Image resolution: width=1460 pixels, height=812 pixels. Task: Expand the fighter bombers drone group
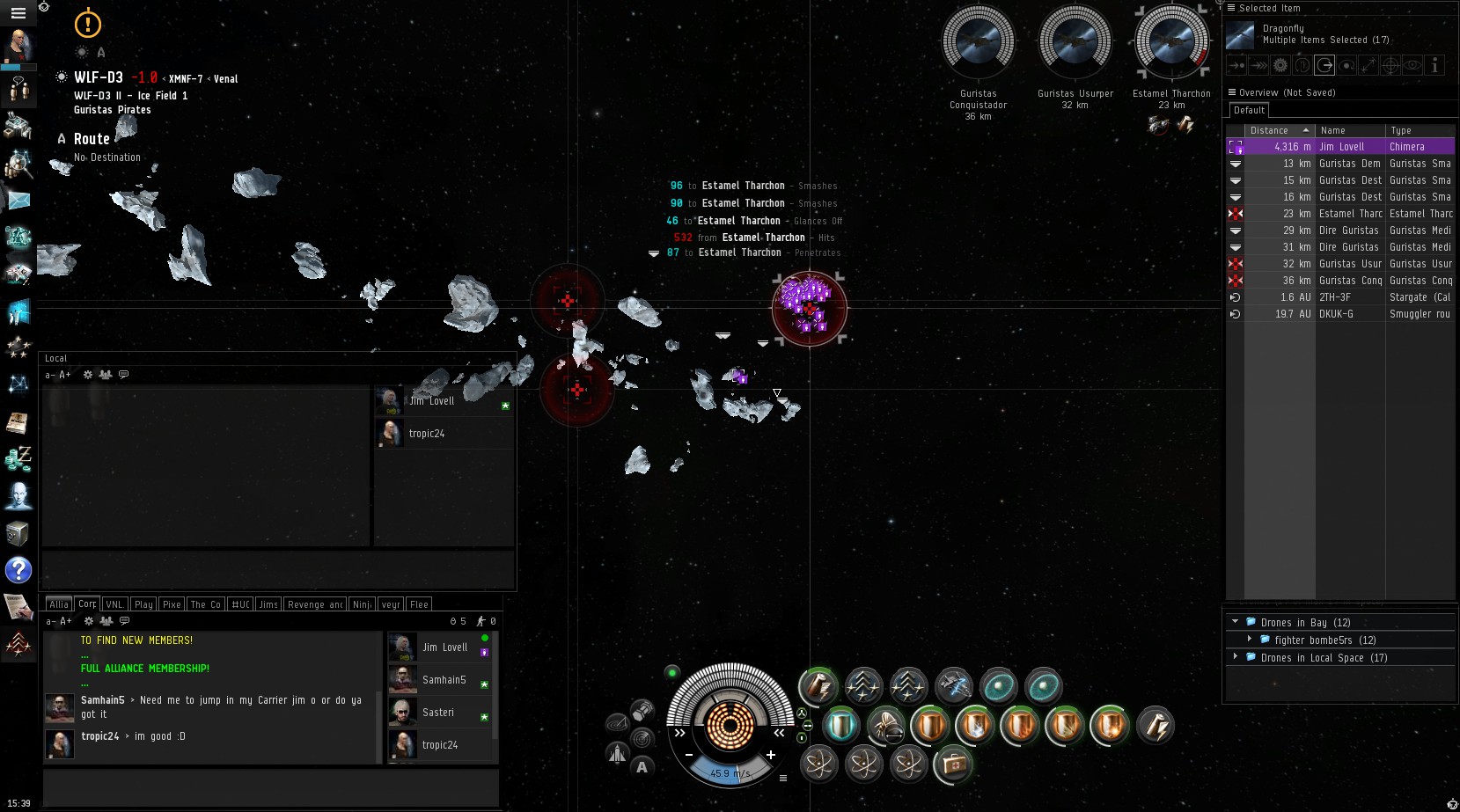click(x=1250, y=640)
